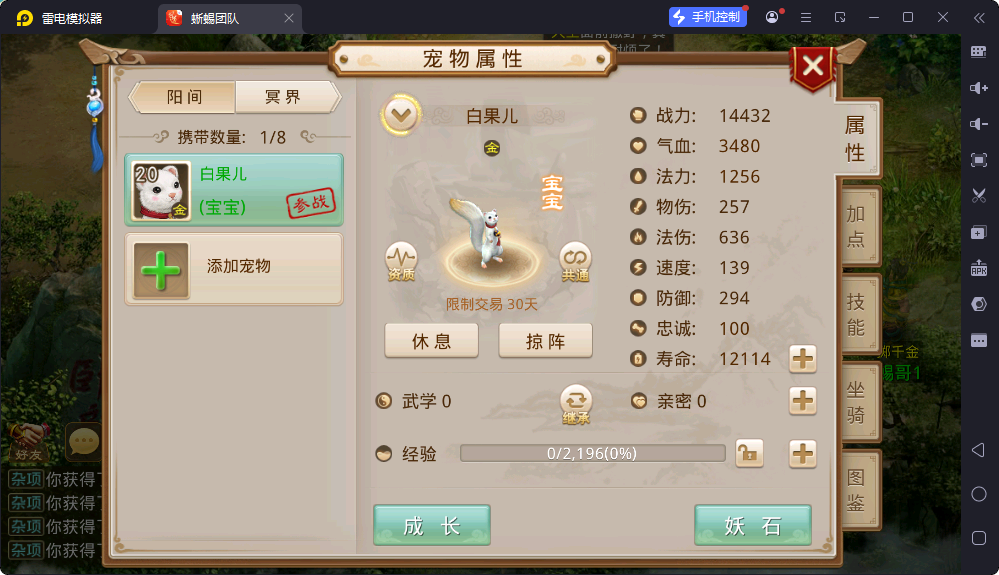This screenshot has height=575, width=999.
Task: Open the 技能 skills side tab
Action: pyautogui.click(x=856, y=314)
